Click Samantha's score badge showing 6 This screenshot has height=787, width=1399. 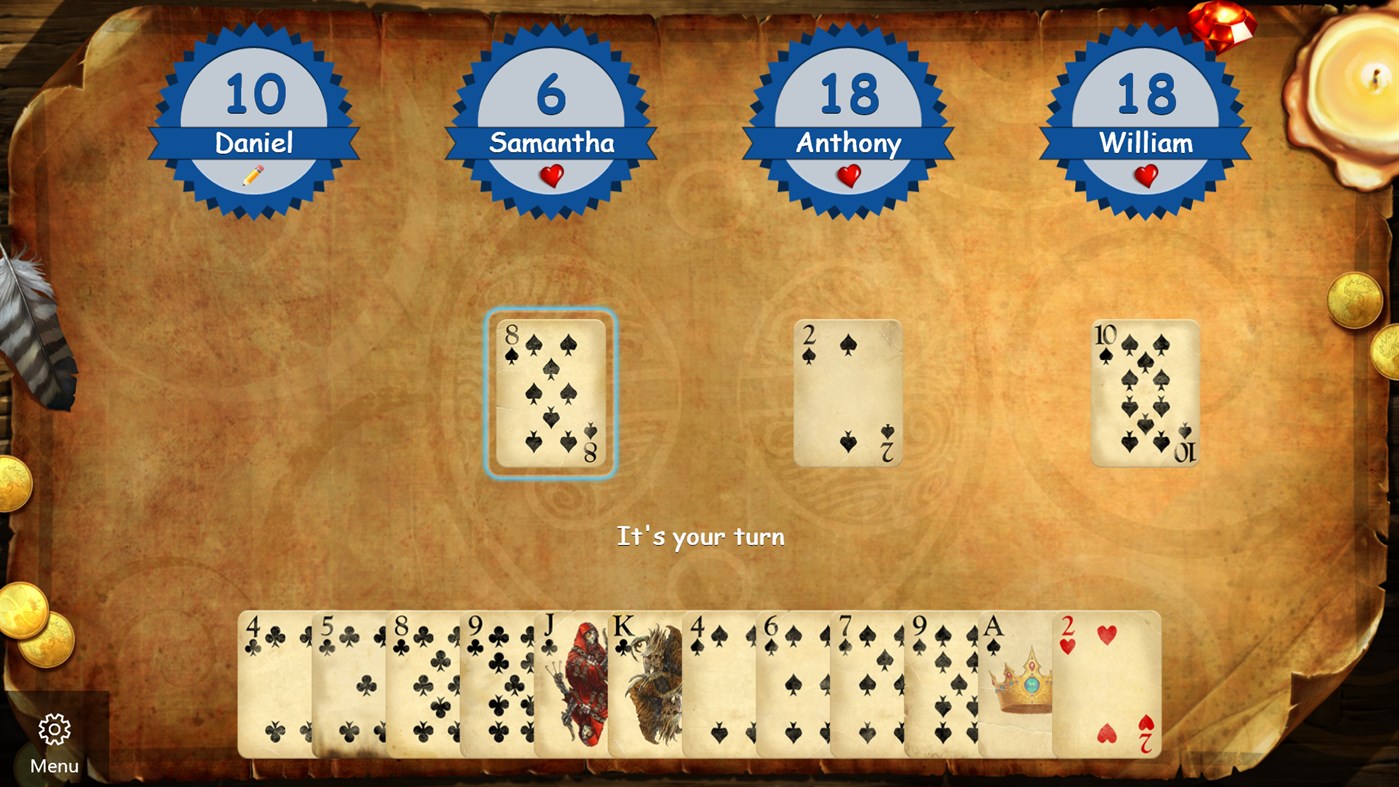(x=551, y=95)
